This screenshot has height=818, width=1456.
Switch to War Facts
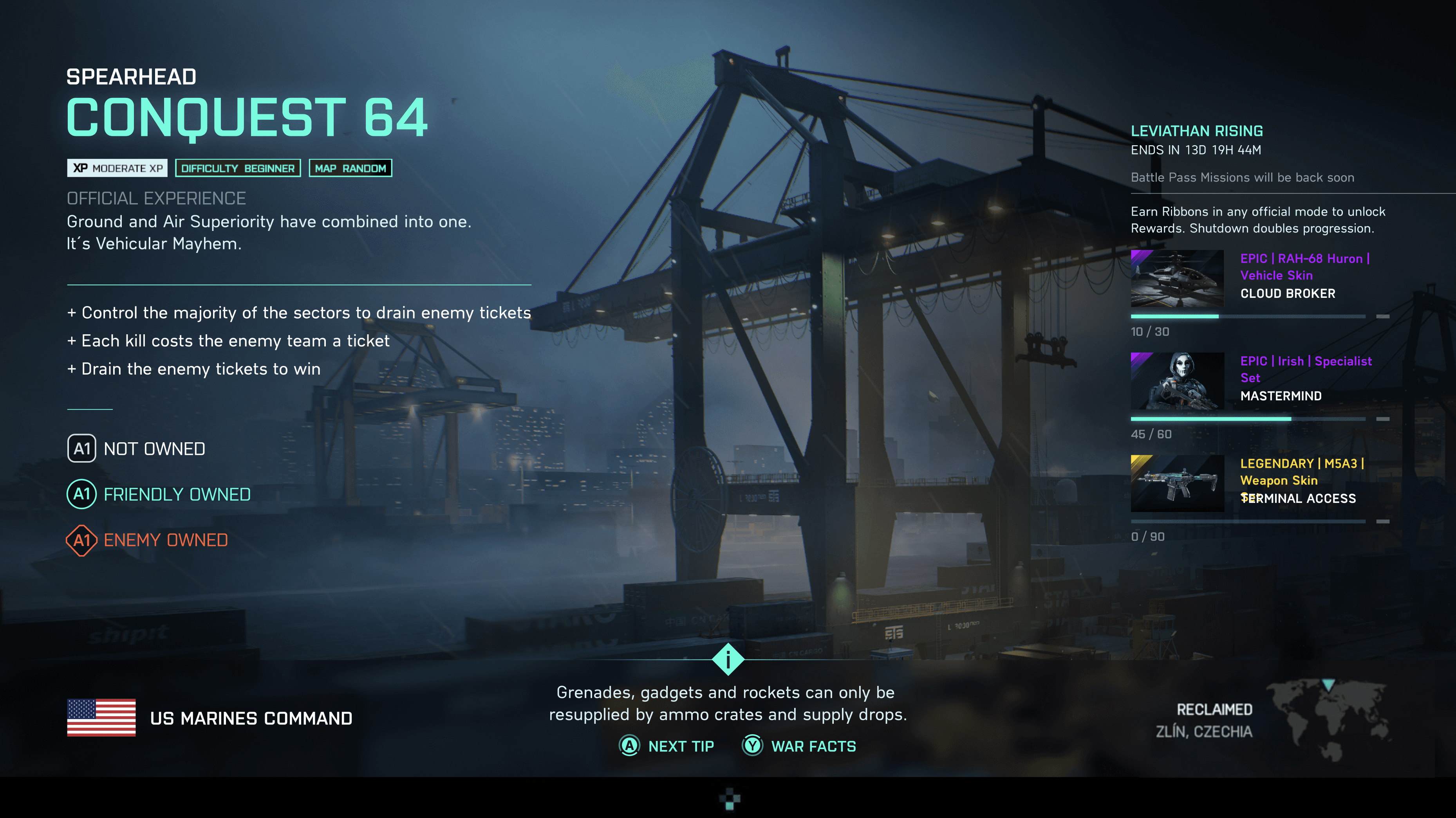coord(799,746)
